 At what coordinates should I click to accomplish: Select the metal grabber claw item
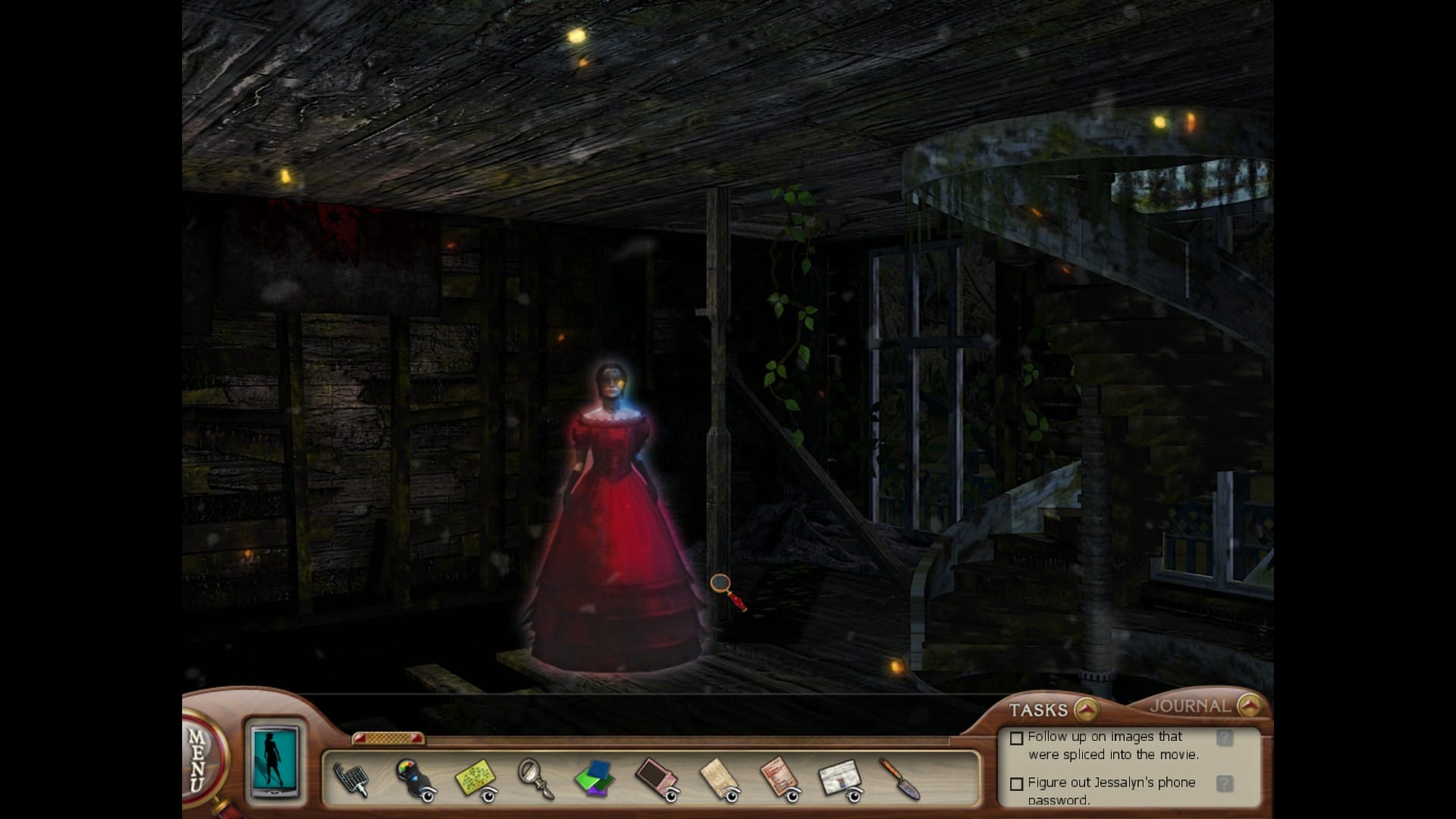(351, 779)
